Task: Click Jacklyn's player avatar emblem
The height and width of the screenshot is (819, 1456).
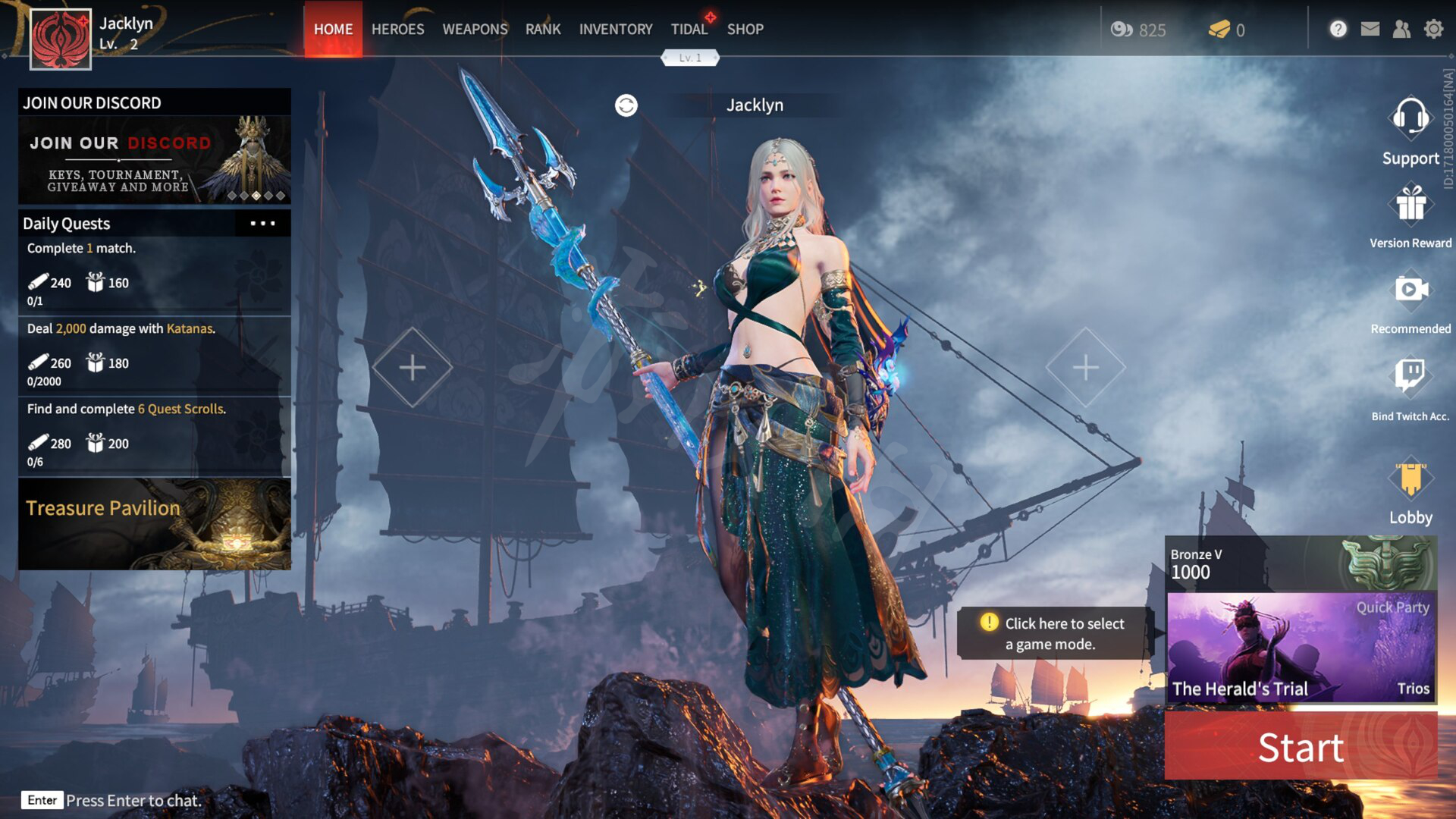Action: click(61, 39)
